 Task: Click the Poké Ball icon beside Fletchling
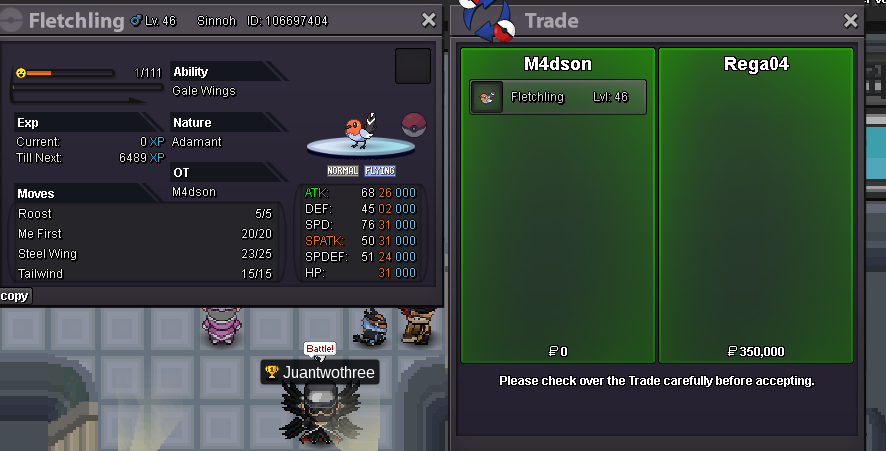pyautogui.click(x=414, y=126)
